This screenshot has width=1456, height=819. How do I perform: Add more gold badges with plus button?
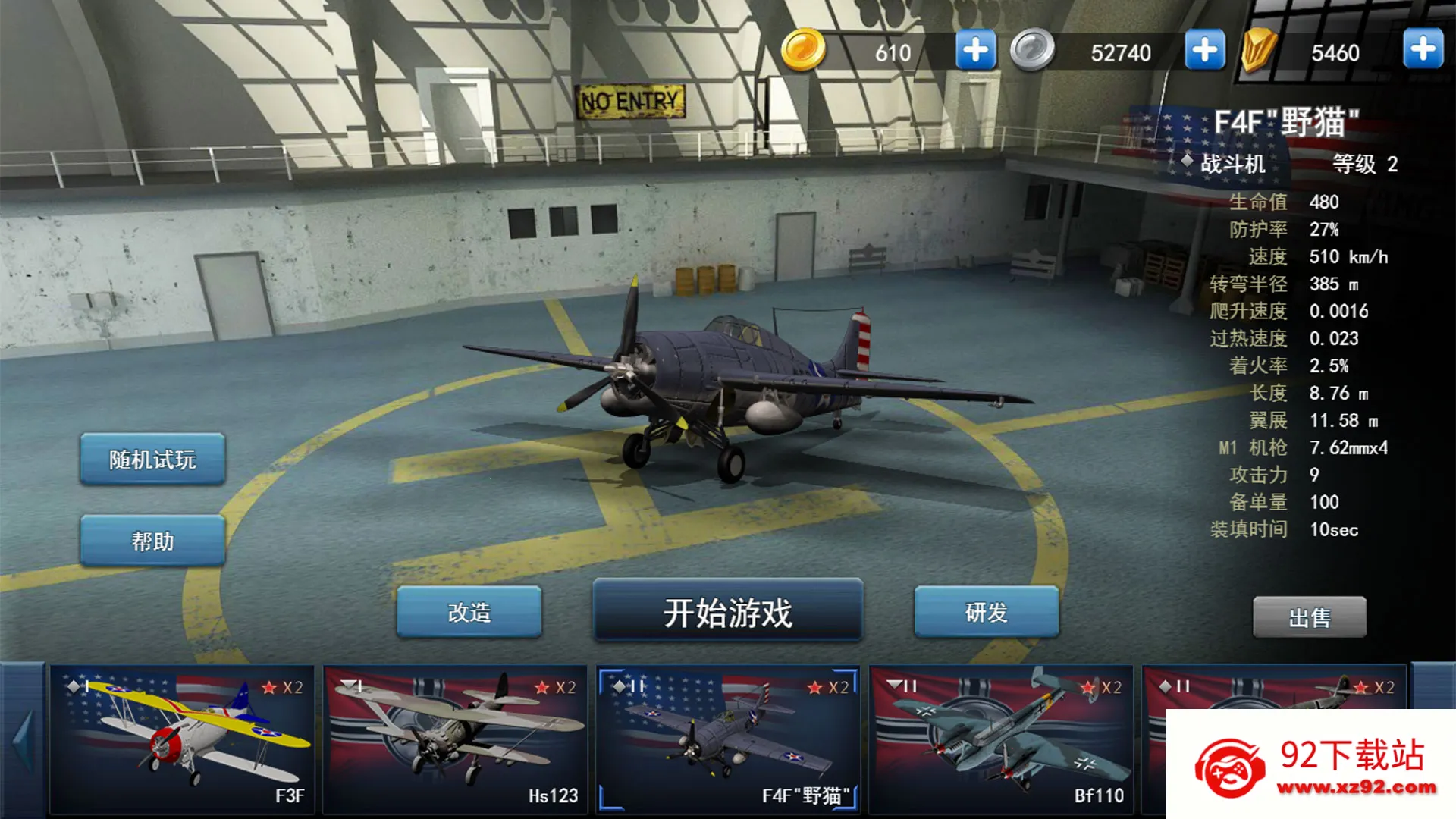click(1423, 49)
